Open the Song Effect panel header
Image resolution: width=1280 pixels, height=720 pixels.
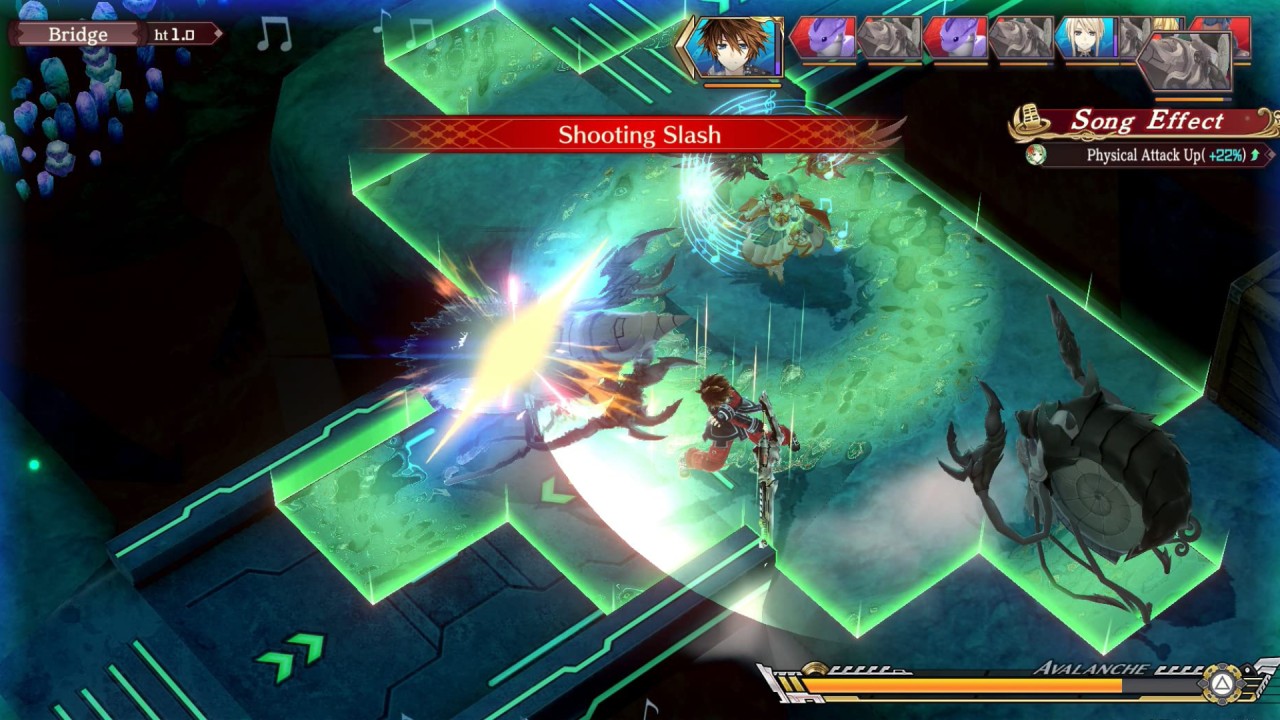pos(1147,122)
